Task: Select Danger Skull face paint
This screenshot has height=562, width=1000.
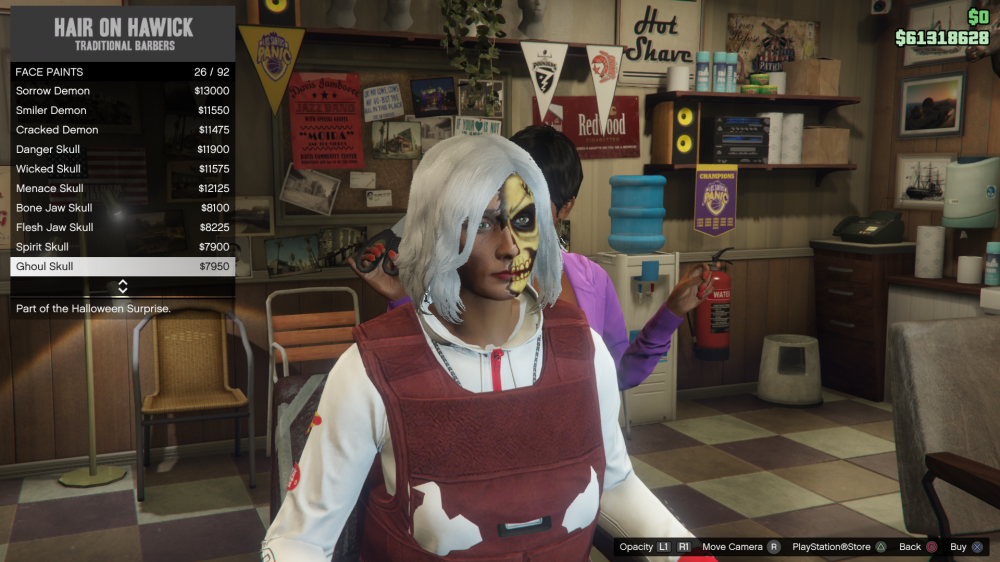Action: point(122,149)
